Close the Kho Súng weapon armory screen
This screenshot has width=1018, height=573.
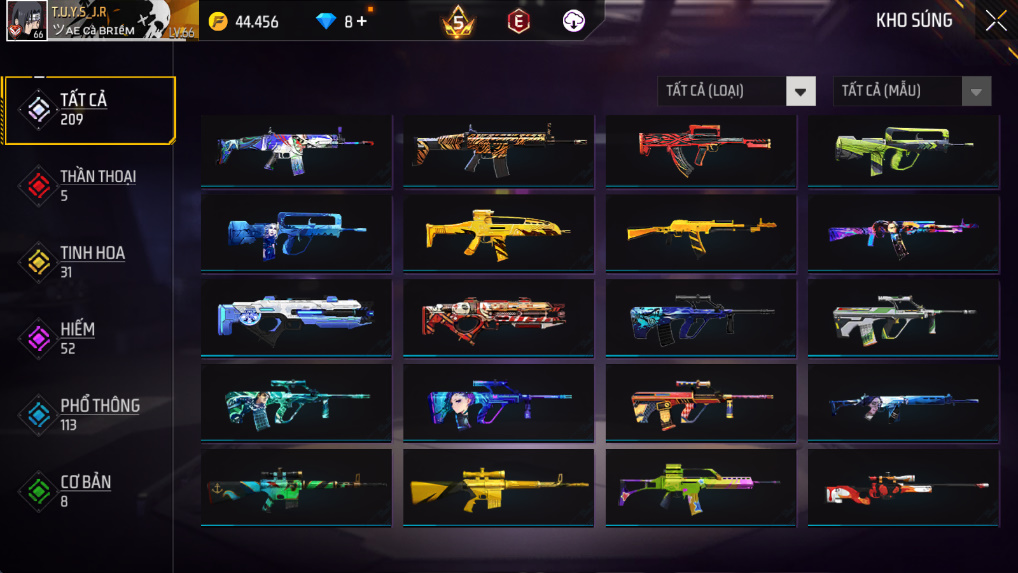[x=995, y=21]
